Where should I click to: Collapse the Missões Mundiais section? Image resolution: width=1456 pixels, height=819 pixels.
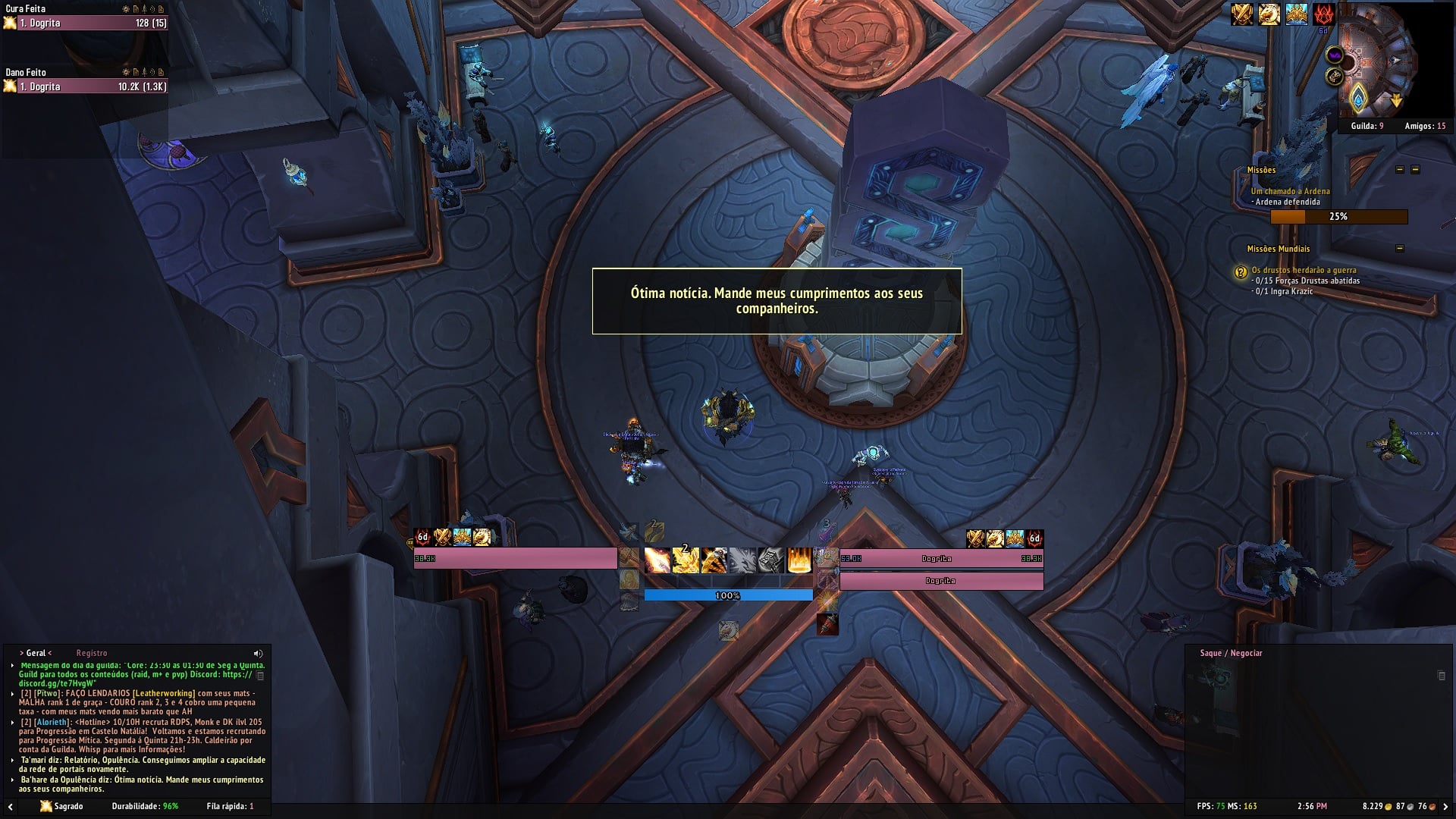coord(1400,249)
